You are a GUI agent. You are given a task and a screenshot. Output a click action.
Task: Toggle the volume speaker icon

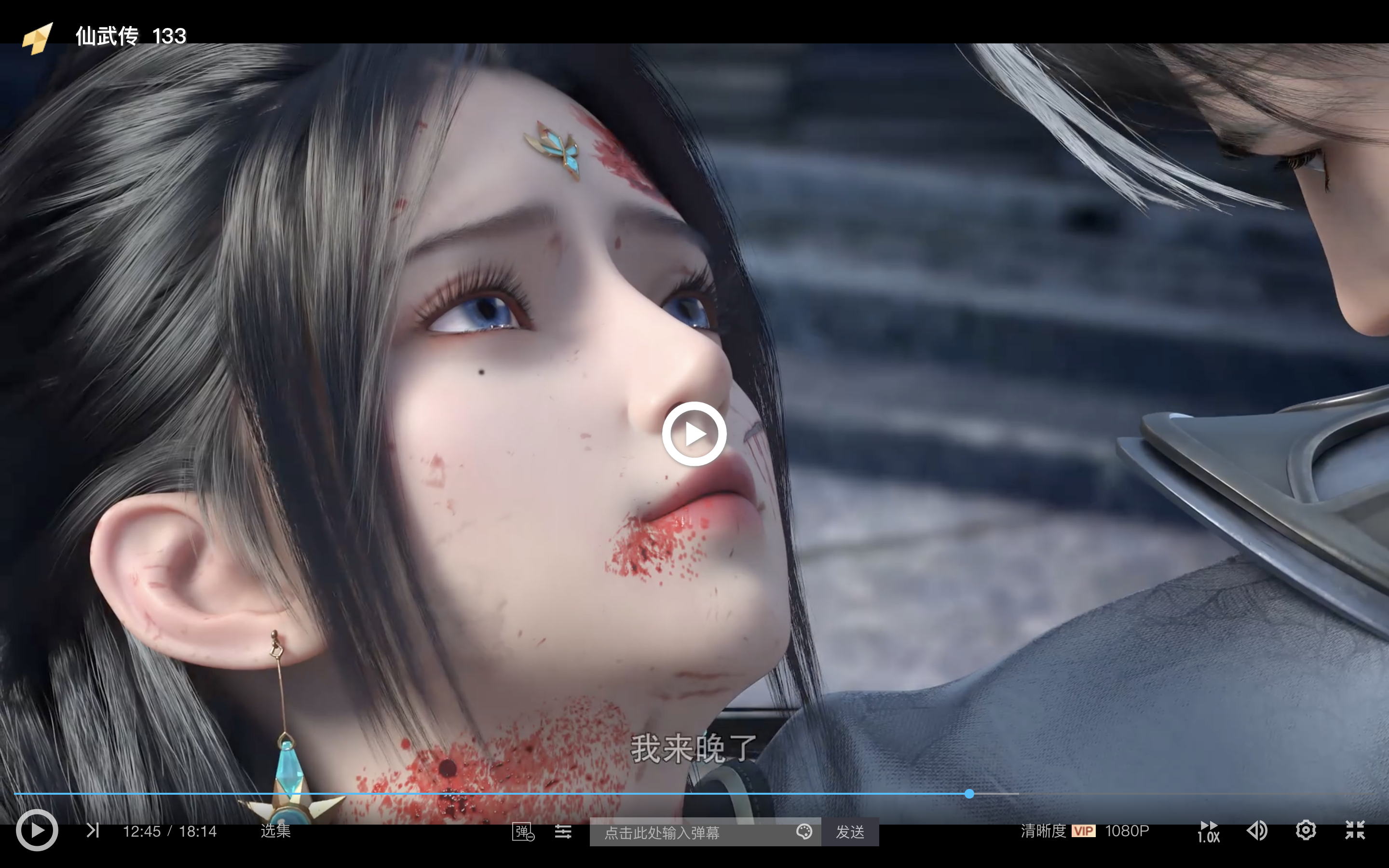(x=1257, y=831)
